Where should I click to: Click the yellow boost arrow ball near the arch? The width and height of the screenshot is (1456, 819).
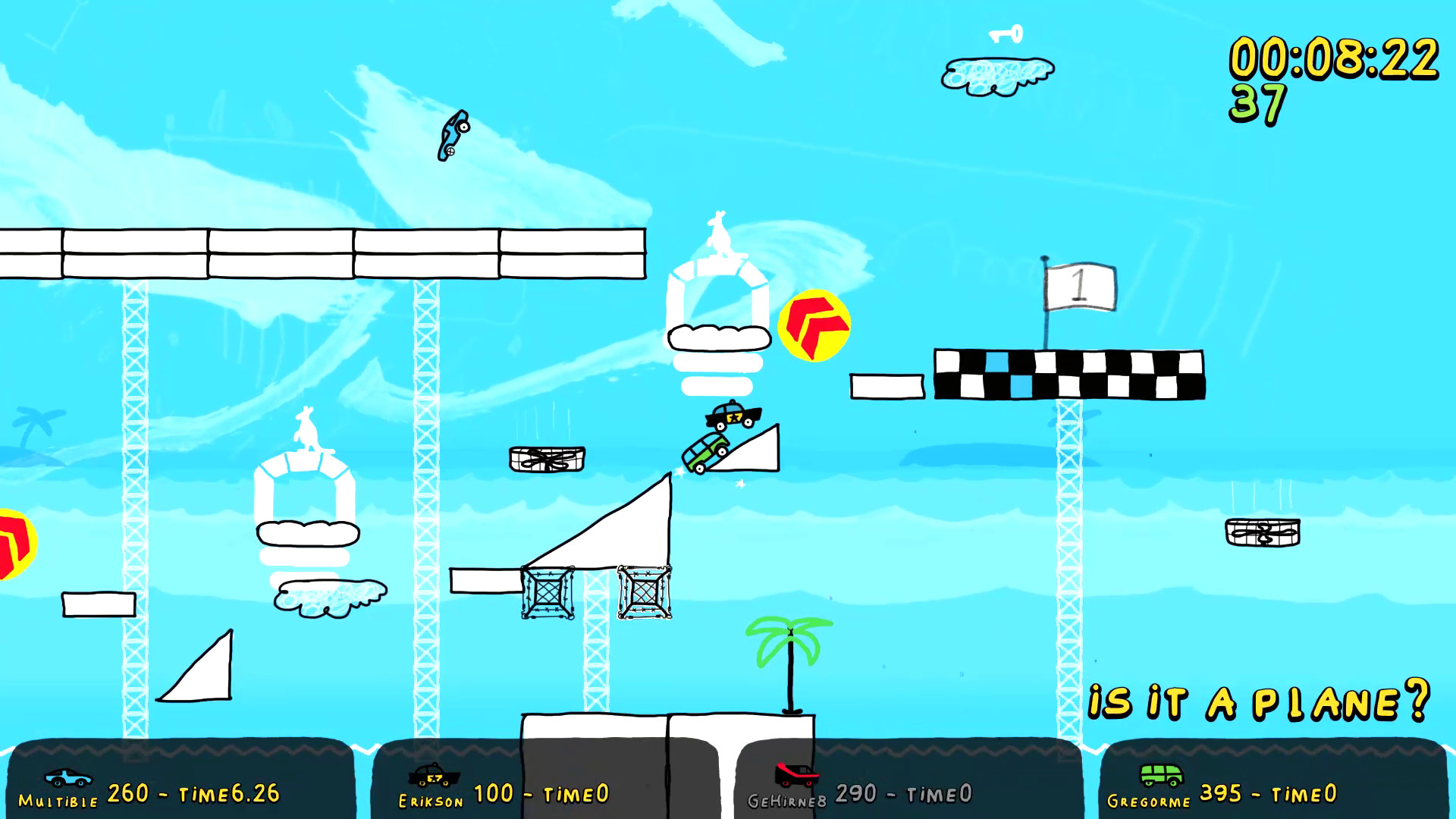click(814, 326)
